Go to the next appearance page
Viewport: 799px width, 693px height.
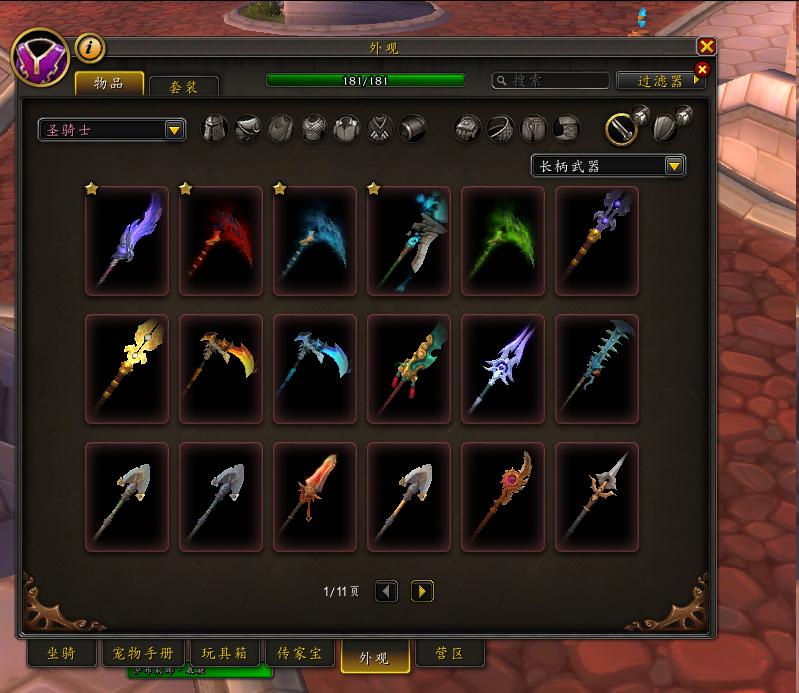423,591
